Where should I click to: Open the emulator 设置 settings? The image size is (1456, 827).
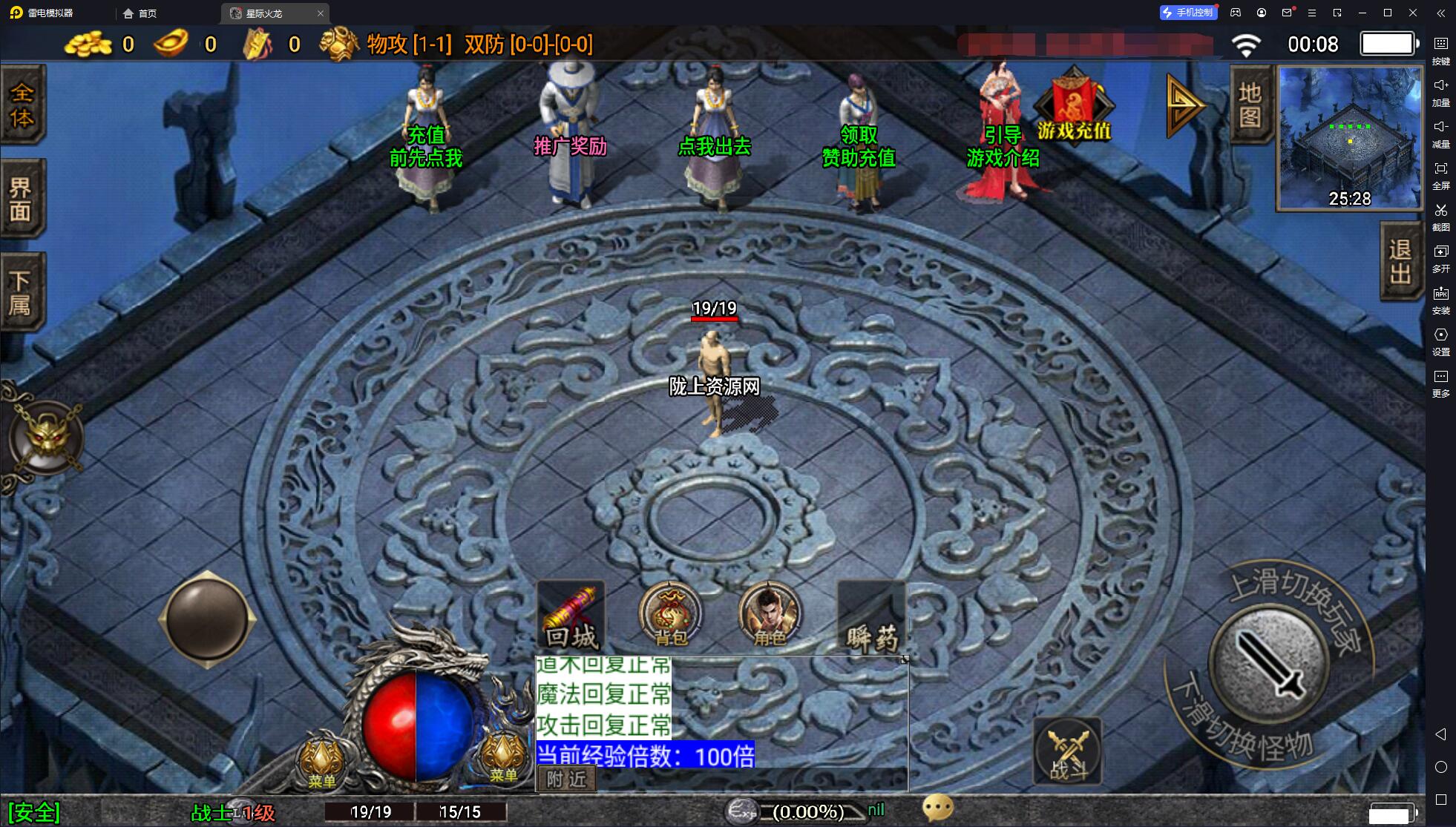[x=1440, y=340]
